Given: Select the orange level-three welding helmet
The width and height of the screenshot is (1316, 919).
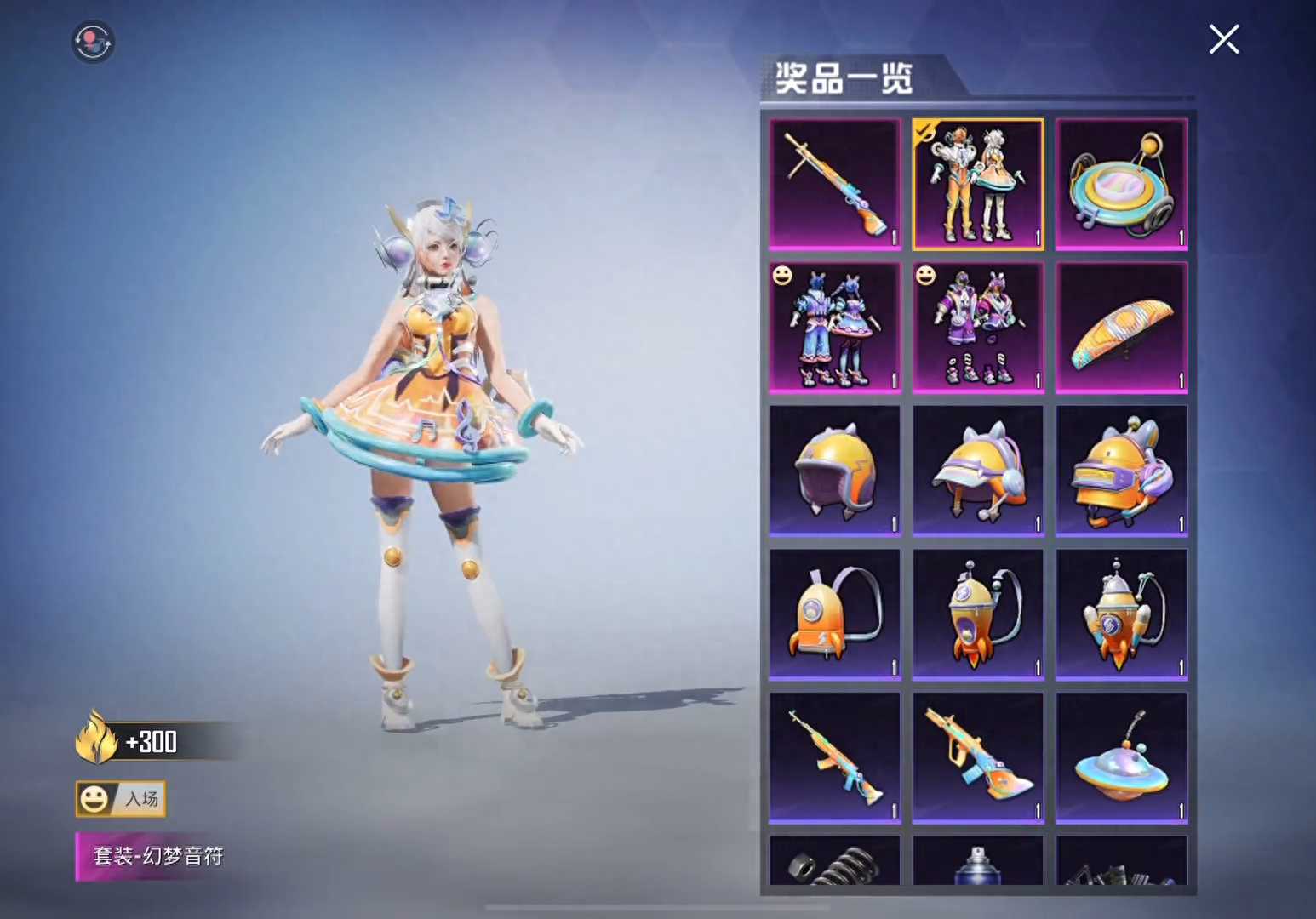Looking at the screenshot, I should [1121, 471].
